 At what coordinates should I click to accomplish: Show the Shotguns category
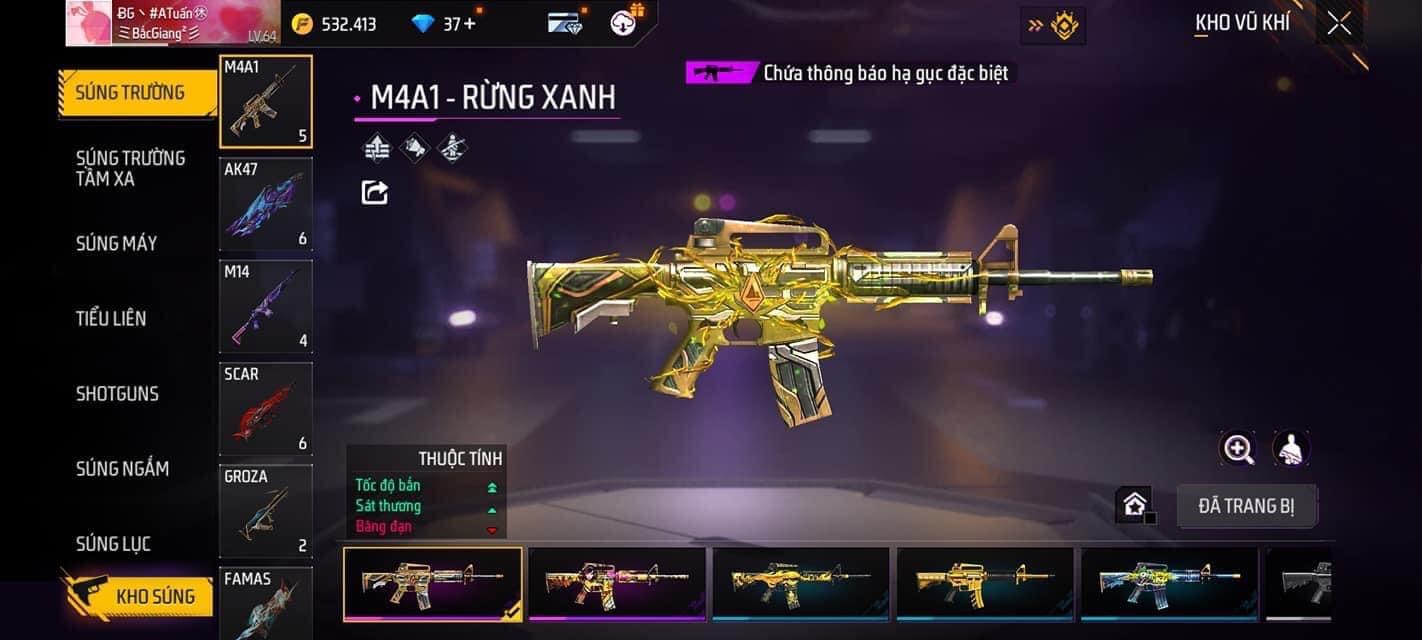[x=117, y=393]
